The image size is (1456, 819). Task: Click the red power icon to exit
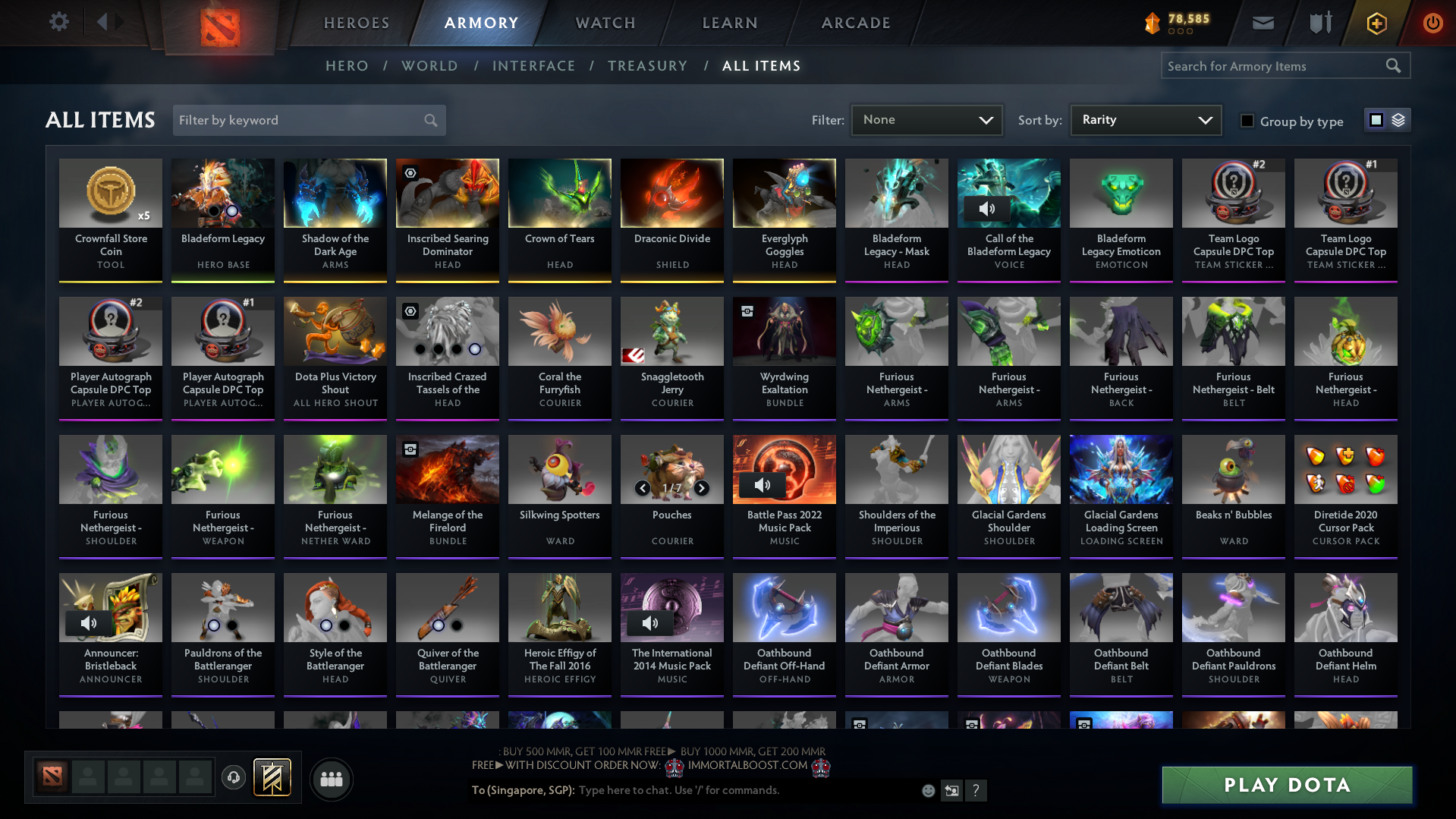click(1432, 23)
